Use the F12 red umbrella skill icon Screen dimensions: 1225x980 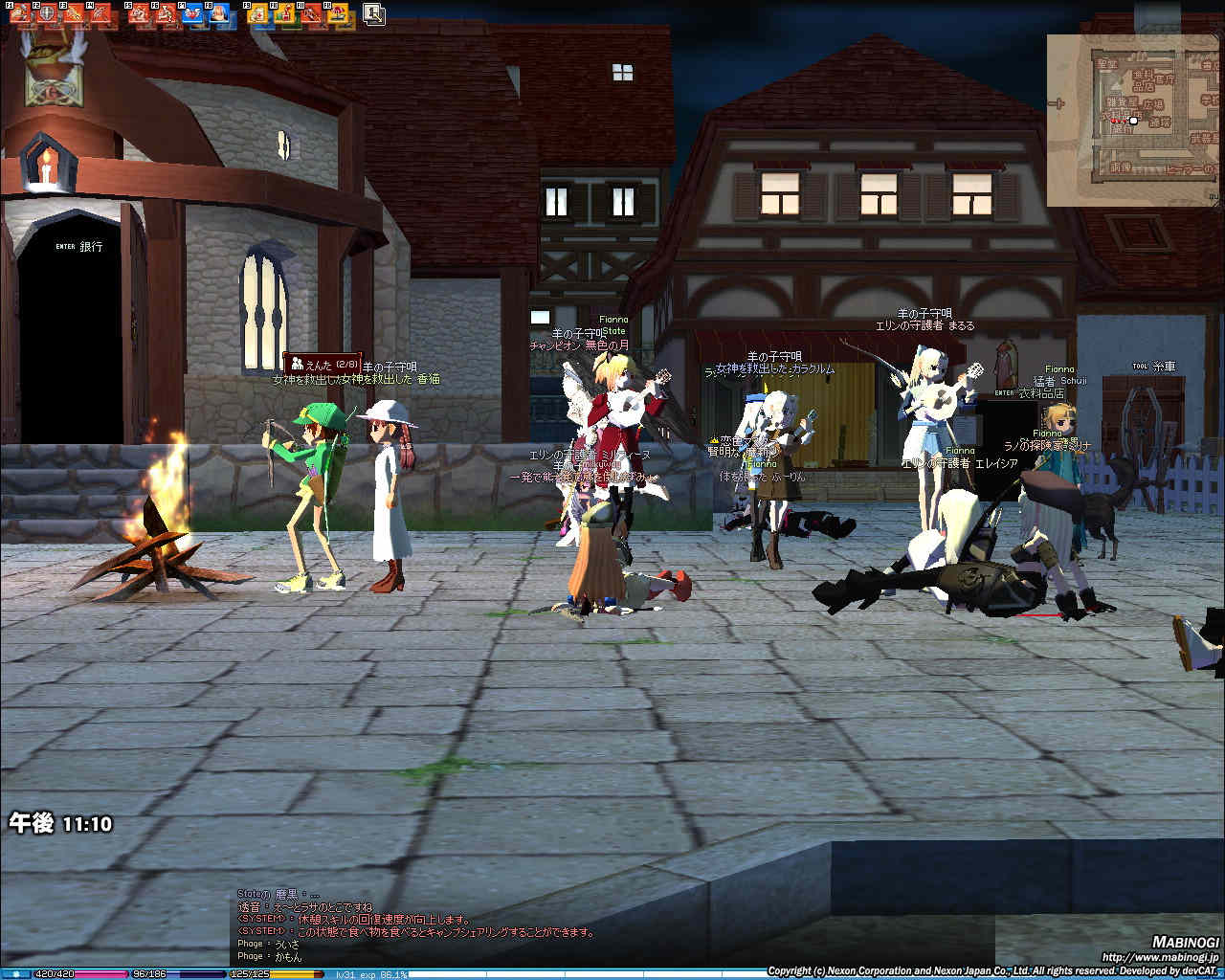(338, 13)
